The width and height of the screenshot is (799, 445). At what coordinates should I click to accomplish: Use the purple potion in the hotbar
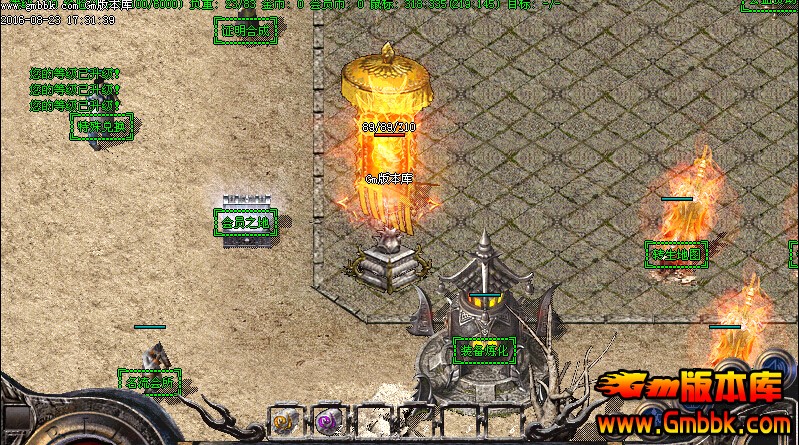click(x=327, y=423)
